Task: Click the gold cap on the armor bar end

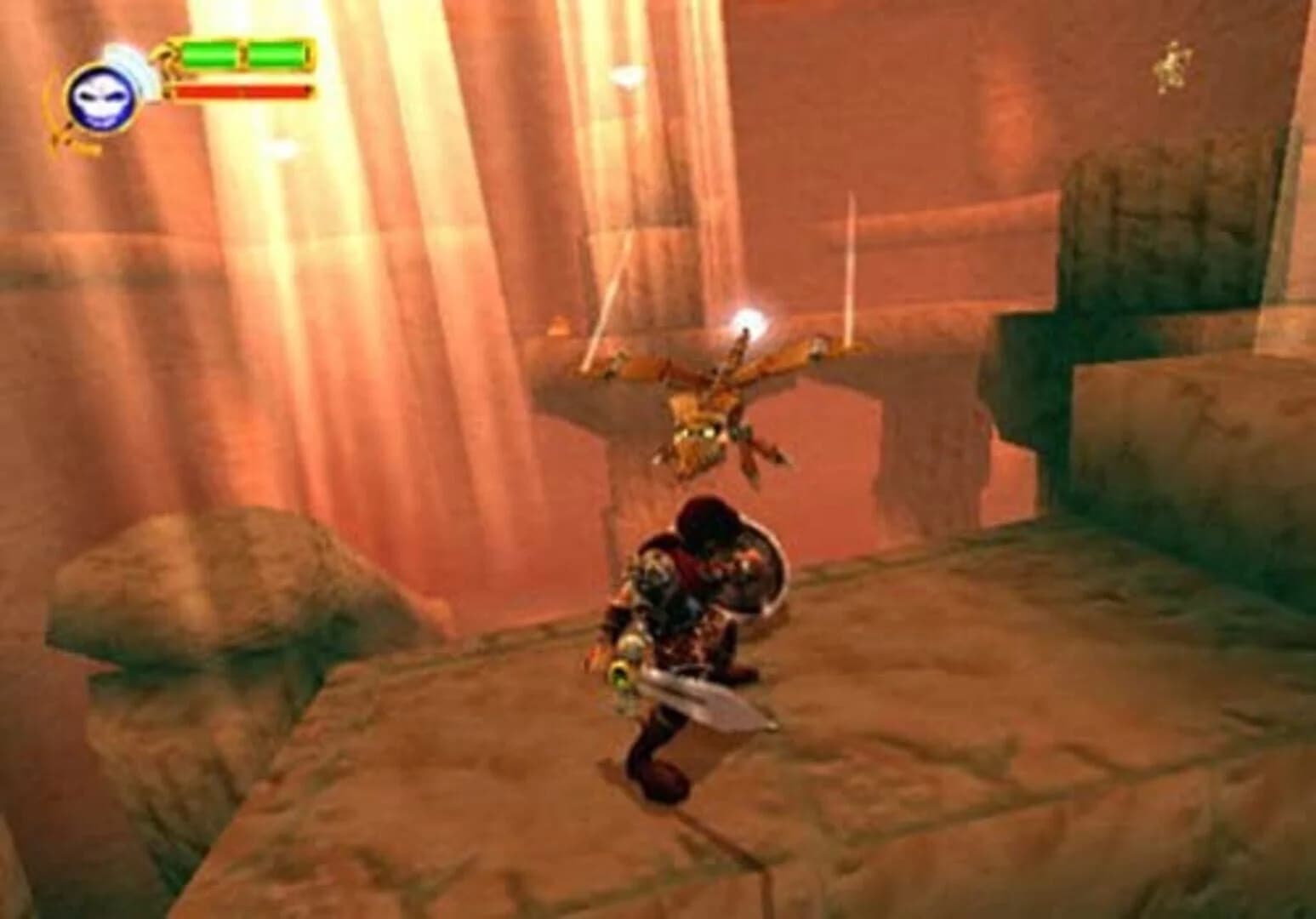Action: [x=313, y=53]
